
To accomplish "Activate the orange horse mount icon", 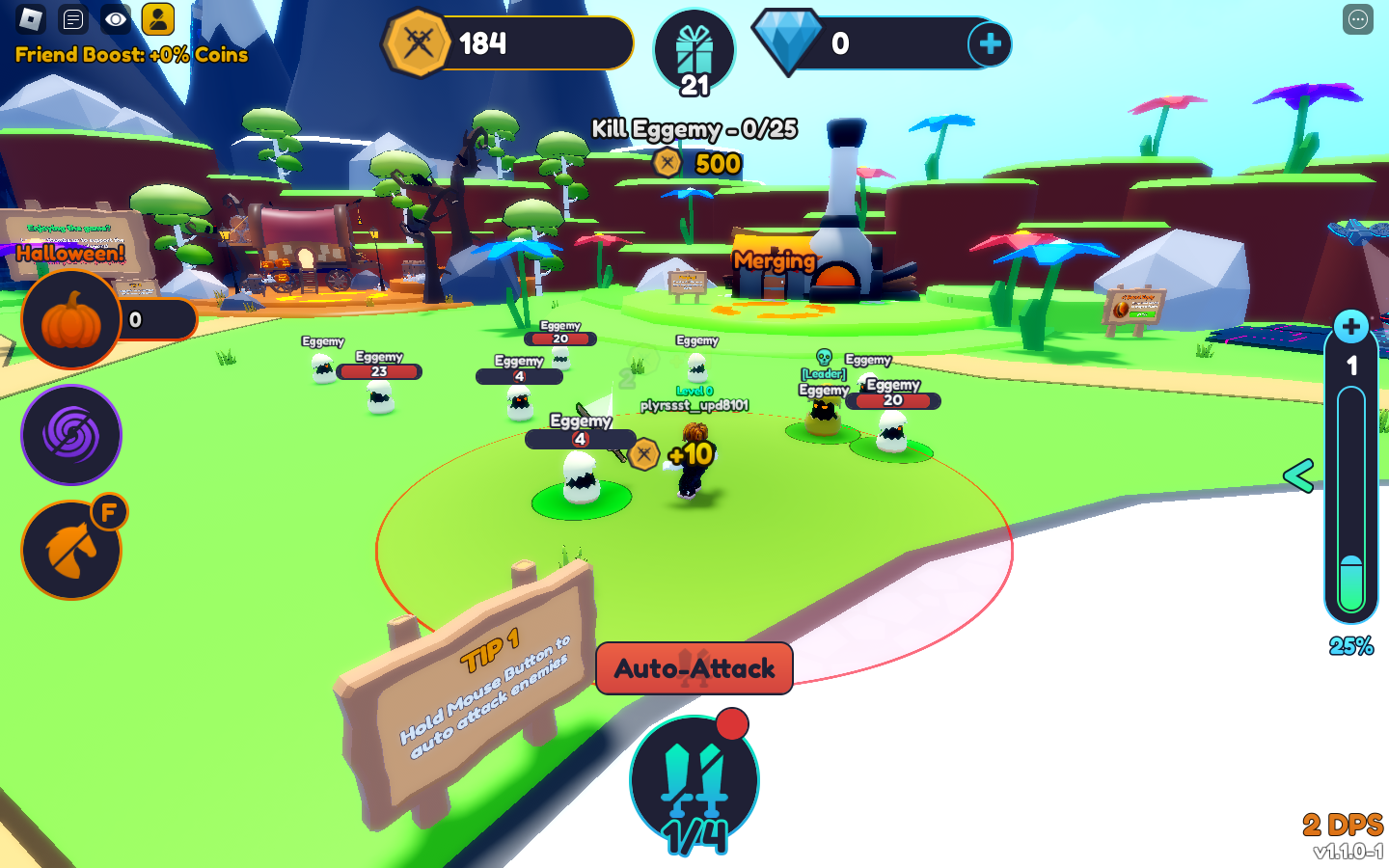I will coord(71,551).
